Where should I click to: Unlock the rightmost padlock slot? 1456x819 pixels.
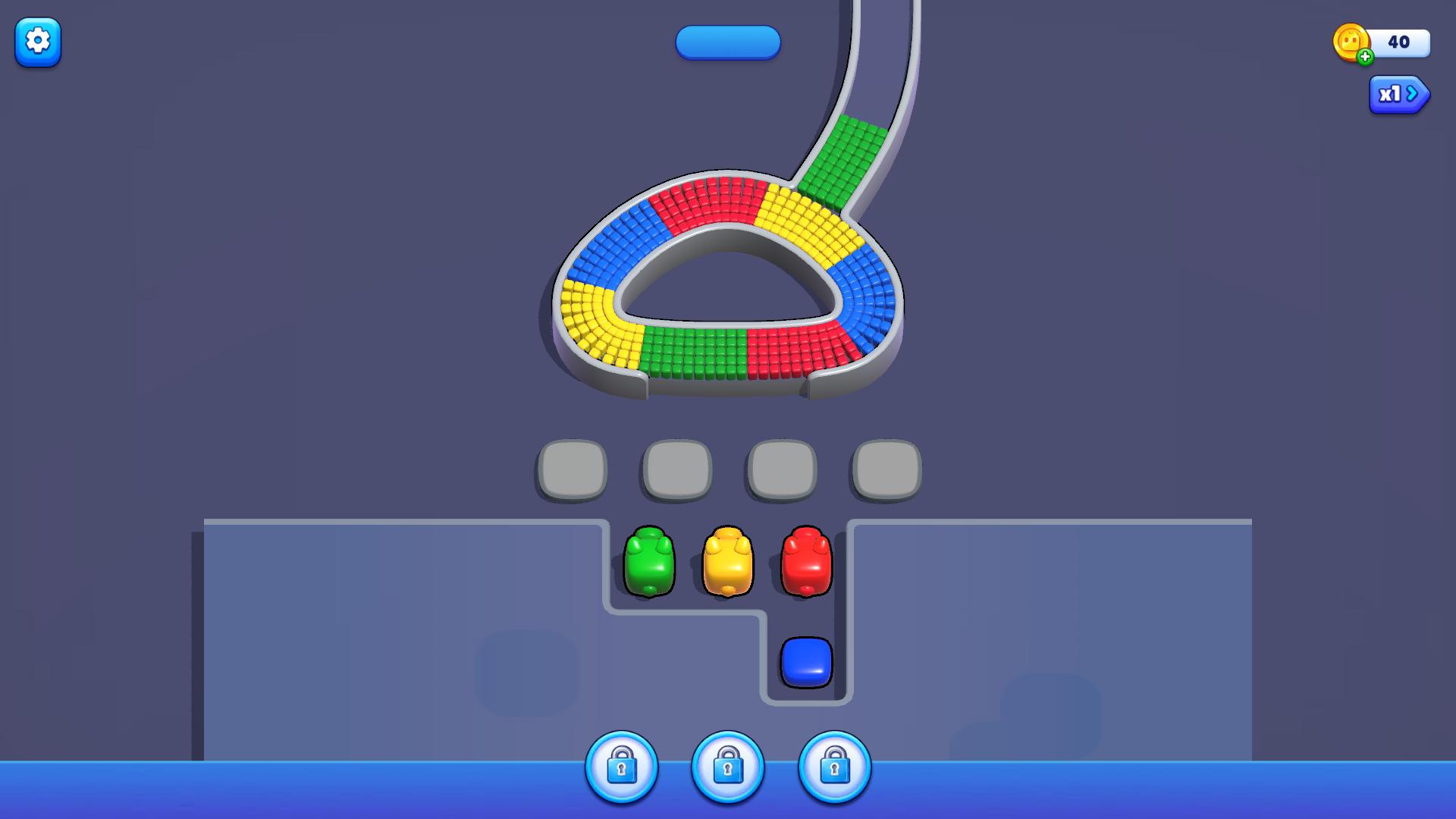[834, 767]
